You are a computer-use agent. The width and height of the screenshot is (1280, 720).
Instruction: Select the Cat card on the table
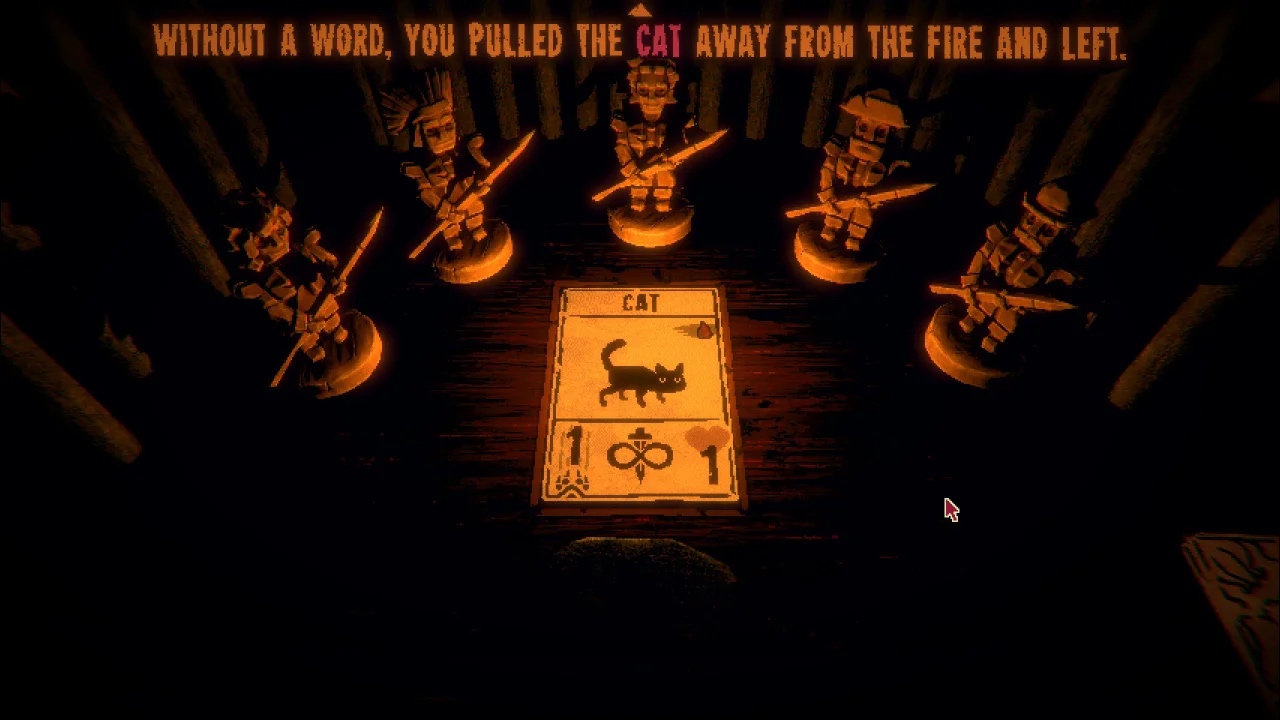click(641, 394)
